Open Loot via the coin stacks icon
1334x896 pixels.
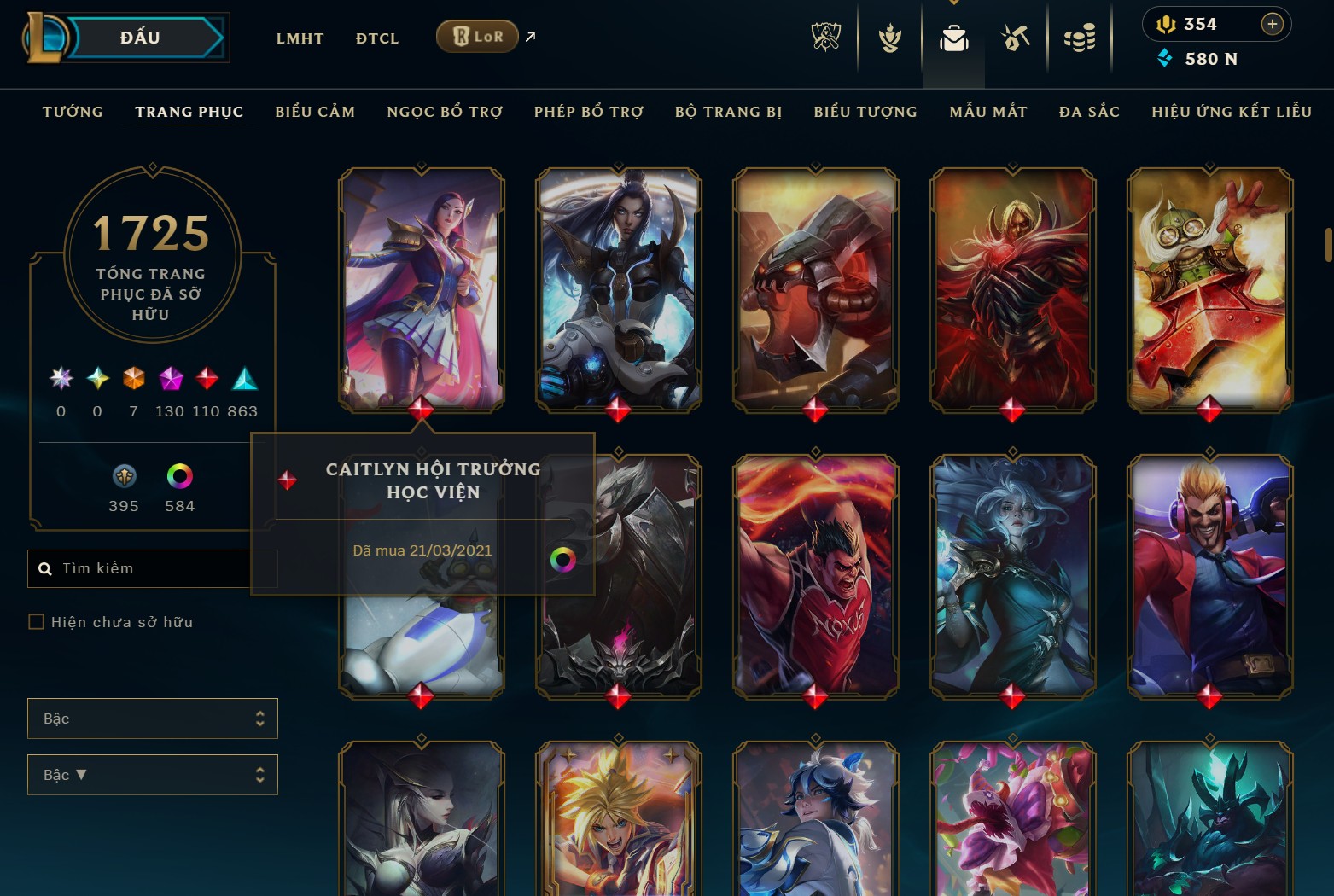(1080, 36)
